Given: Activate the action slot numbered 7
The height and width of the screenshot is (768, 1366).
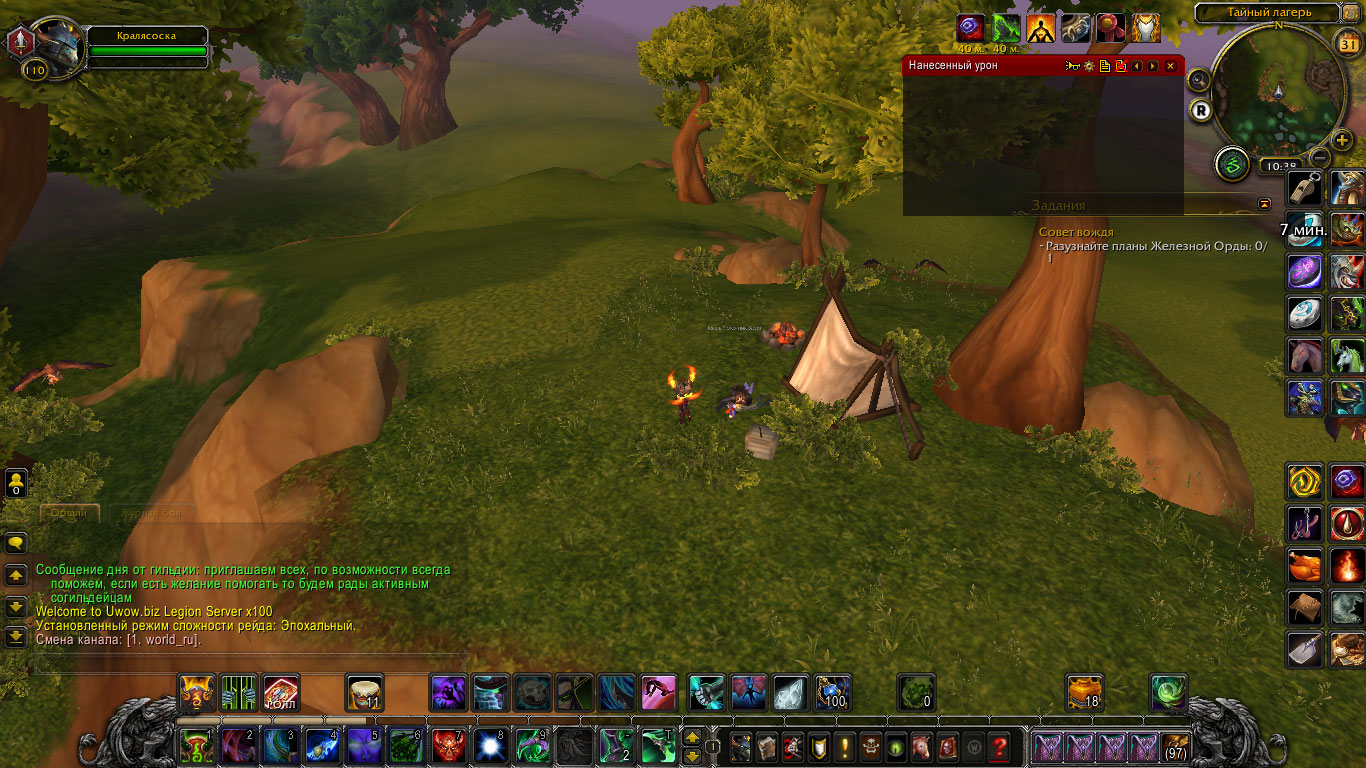Looking at the screenshot, I should click(x=448, y=746).
